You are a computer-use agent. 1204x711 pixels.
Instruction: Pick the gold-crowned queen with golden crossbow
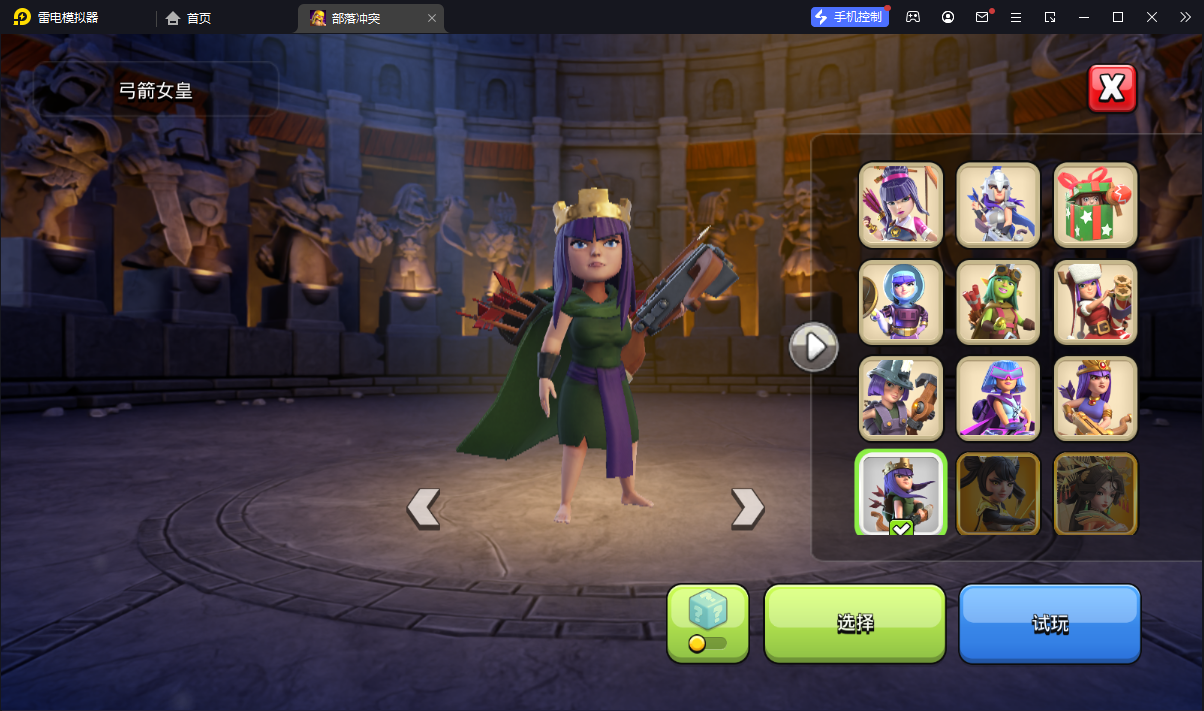pos(1096,398)
